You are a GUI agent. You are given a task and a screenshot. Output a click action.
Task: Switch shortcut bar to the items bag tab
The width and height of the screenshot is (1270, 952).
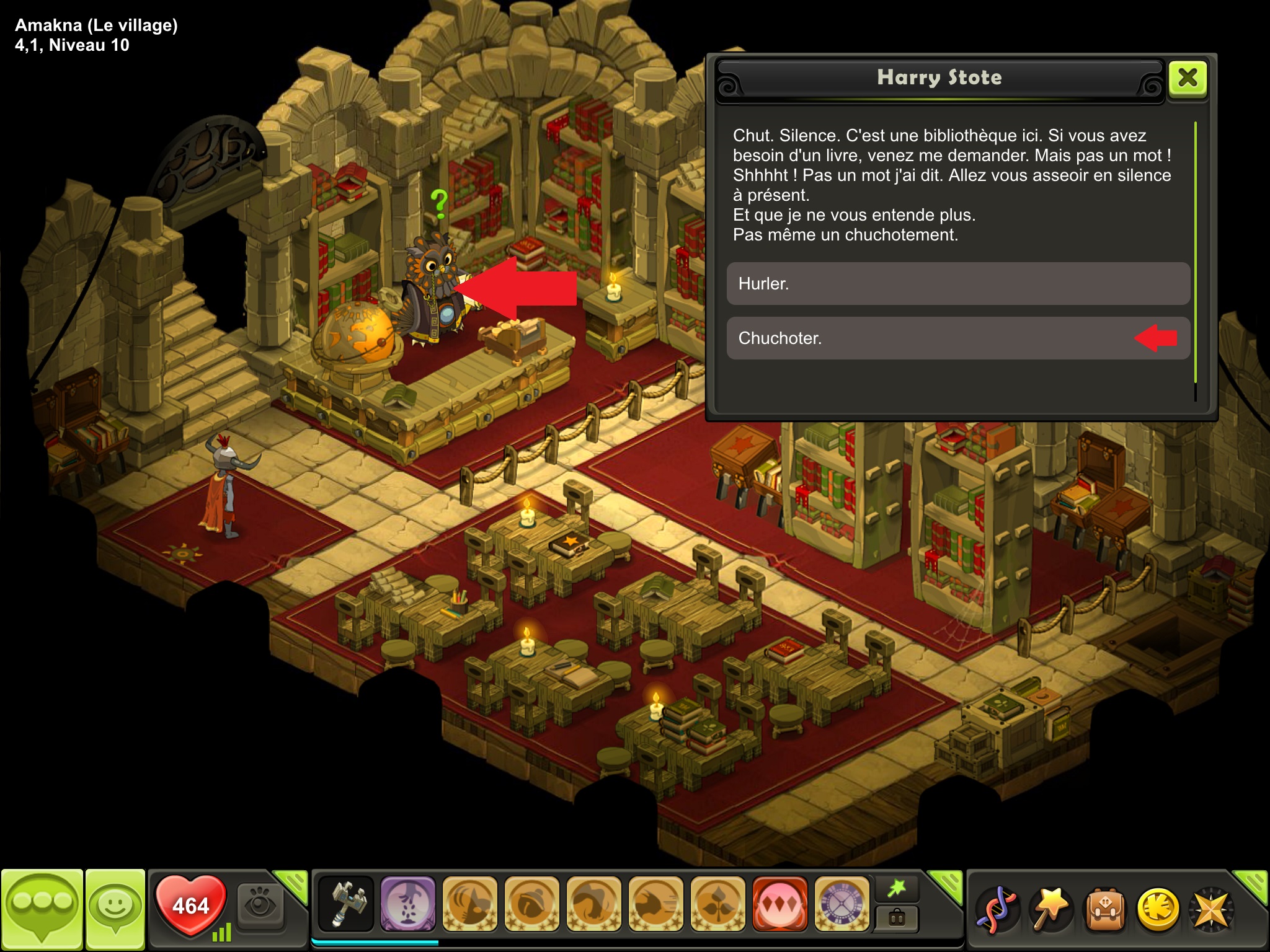897,918
